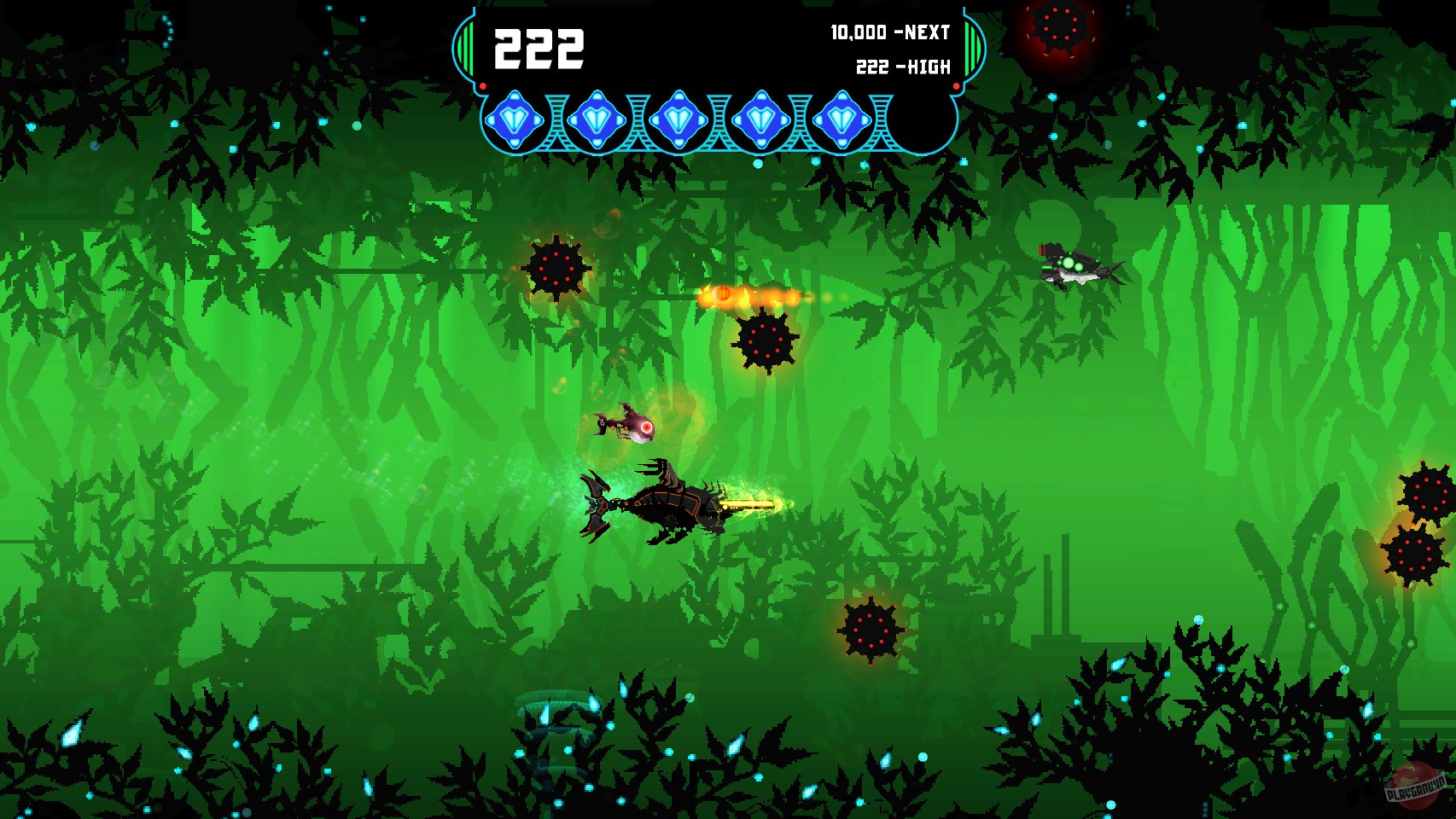Select the first blue gem in the HUD

point(515,120)
